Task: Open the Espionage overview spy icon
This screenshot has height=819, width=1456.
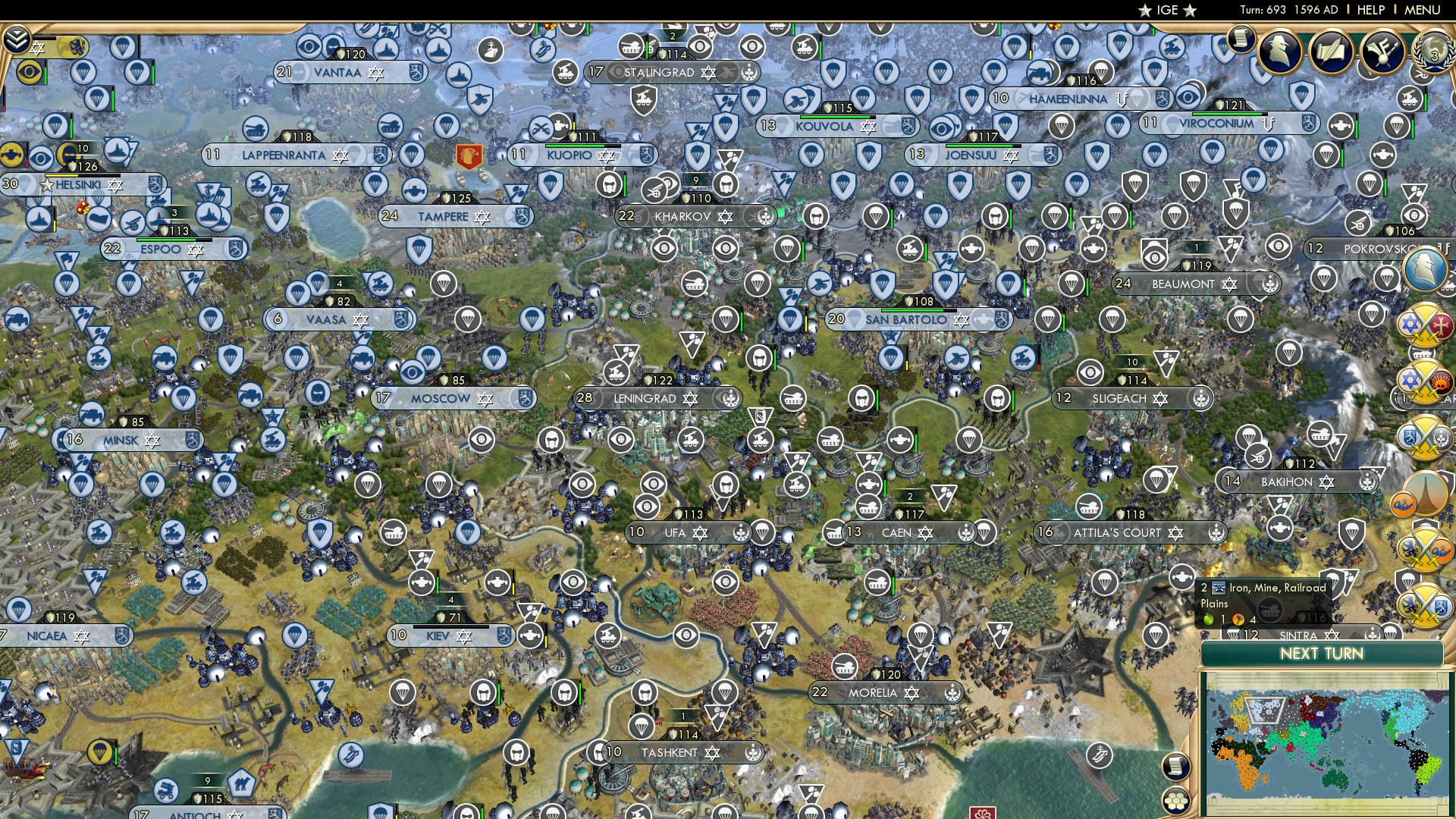Action: coord(1280,52)
